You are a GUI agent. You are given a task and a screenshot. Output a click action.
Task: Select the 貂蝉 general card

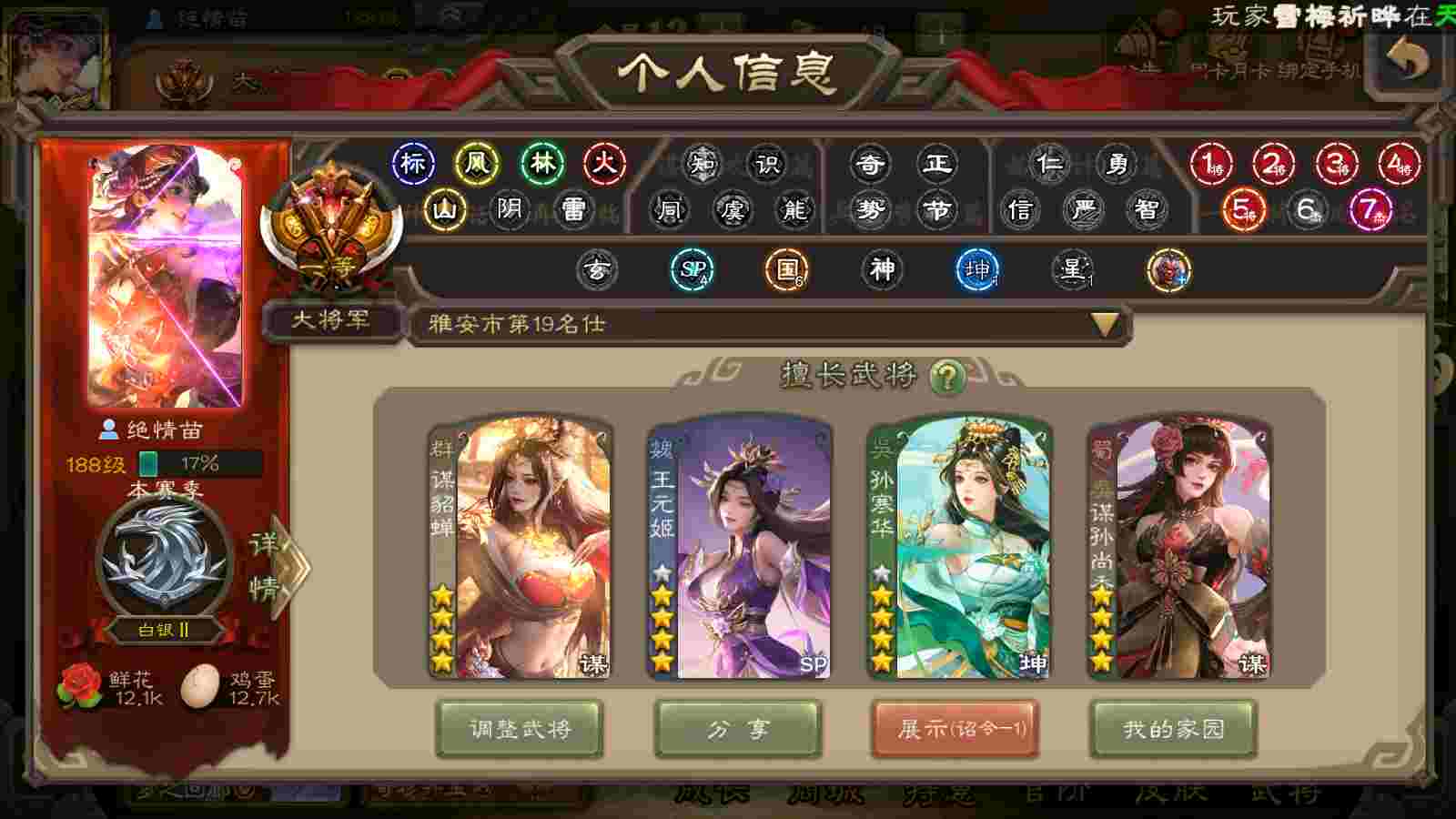tap(521, 548)
